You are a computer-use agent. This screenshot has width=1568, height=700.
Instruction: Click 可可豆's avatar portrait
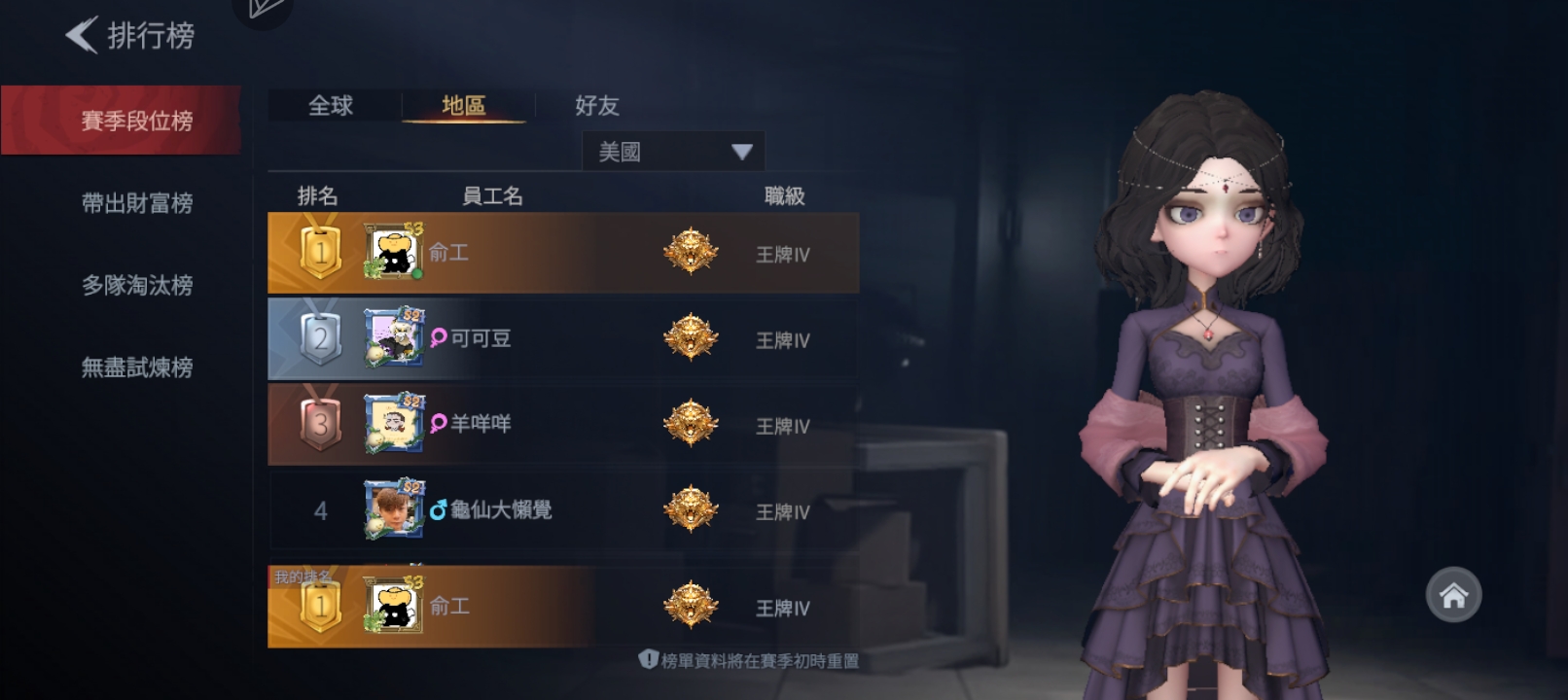[393, 337]
